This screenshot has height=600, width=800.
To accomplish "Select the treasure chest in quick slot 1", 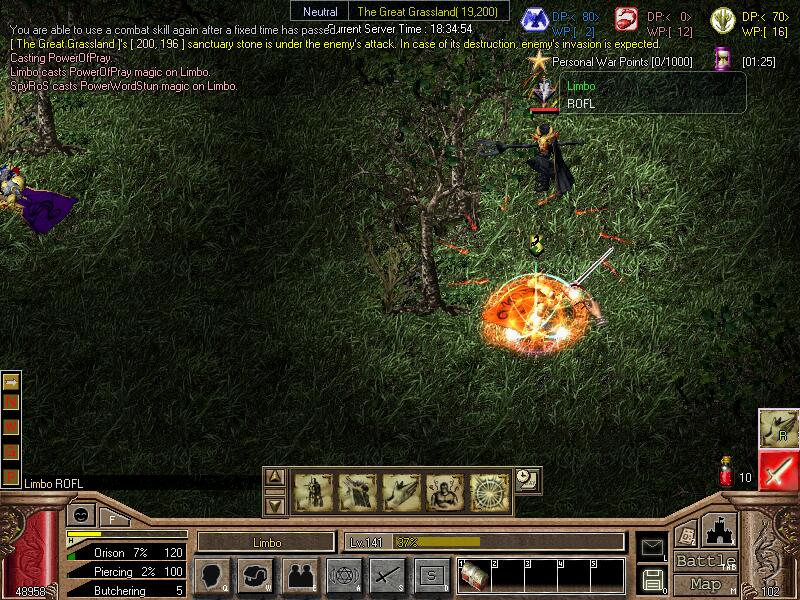I will [x=474, y=577].
